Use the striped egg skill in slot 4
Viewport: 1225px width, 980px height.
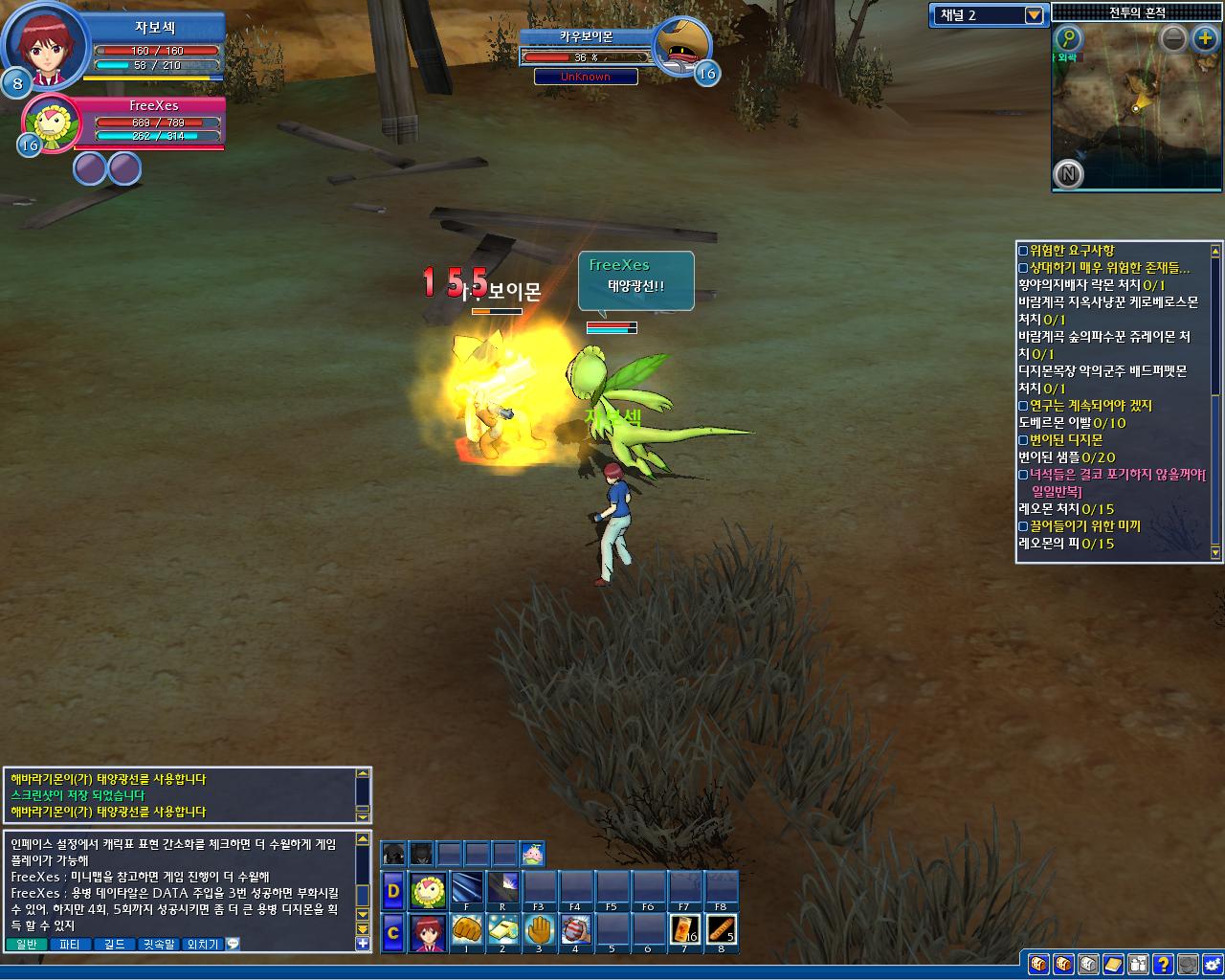coord(575,930)
